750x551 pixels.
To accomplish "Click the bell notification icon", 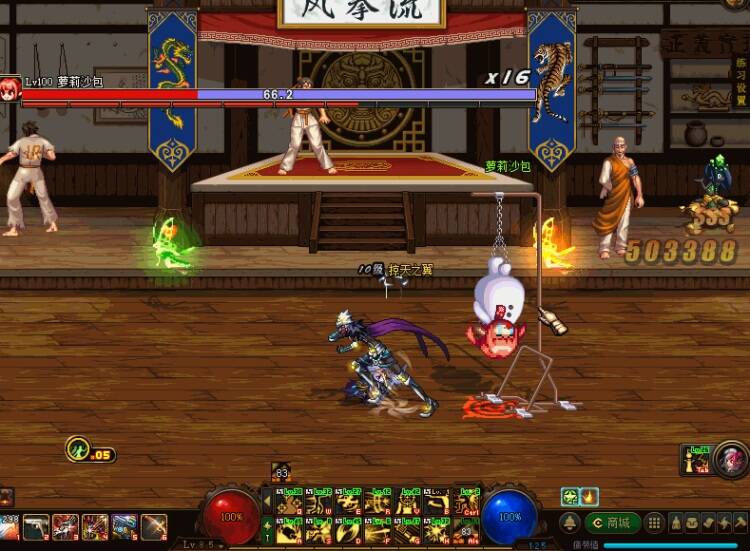I will click(x=569, y=523).
